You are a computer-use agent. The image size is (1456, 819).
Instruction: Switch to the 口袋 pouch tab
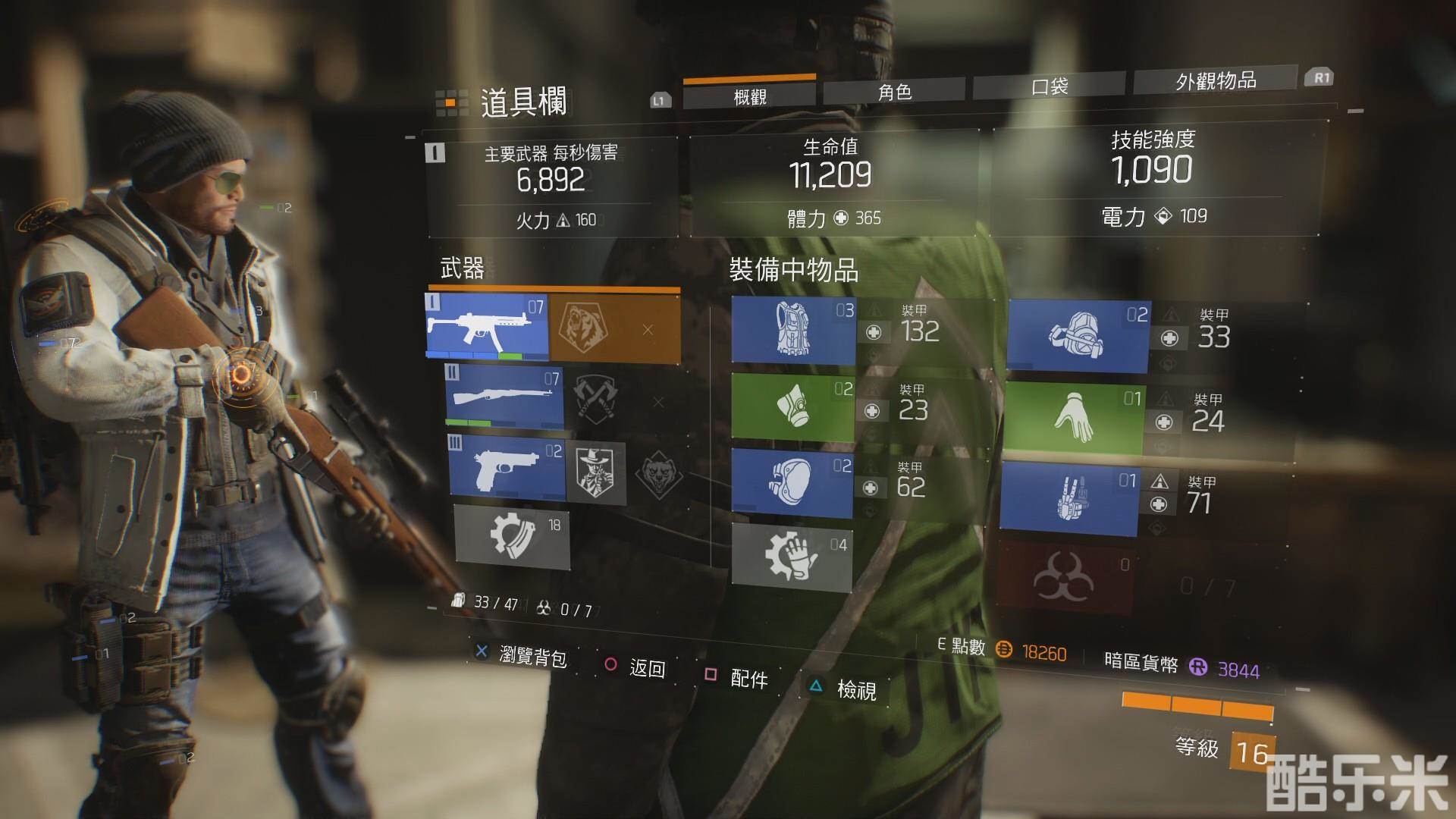pyautogui.click(x=1050, y=86)
